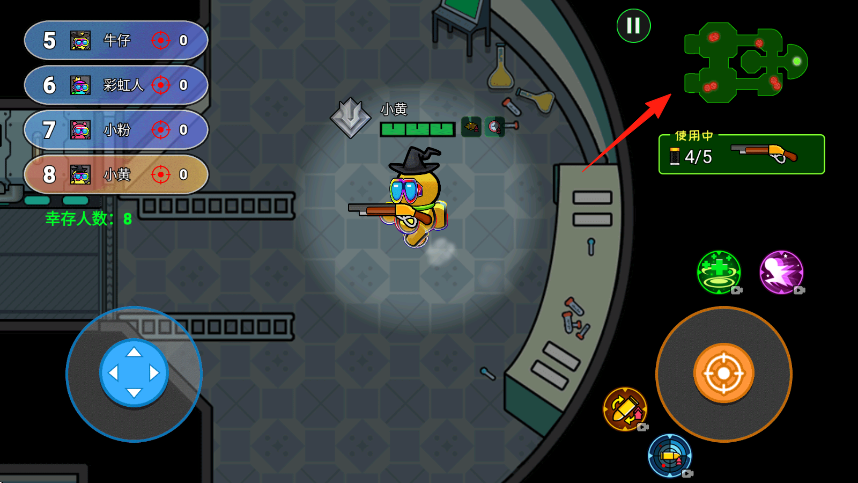Activate the green healing cross skill
Screen dimensions: 858x483
[x=718, y=272]
